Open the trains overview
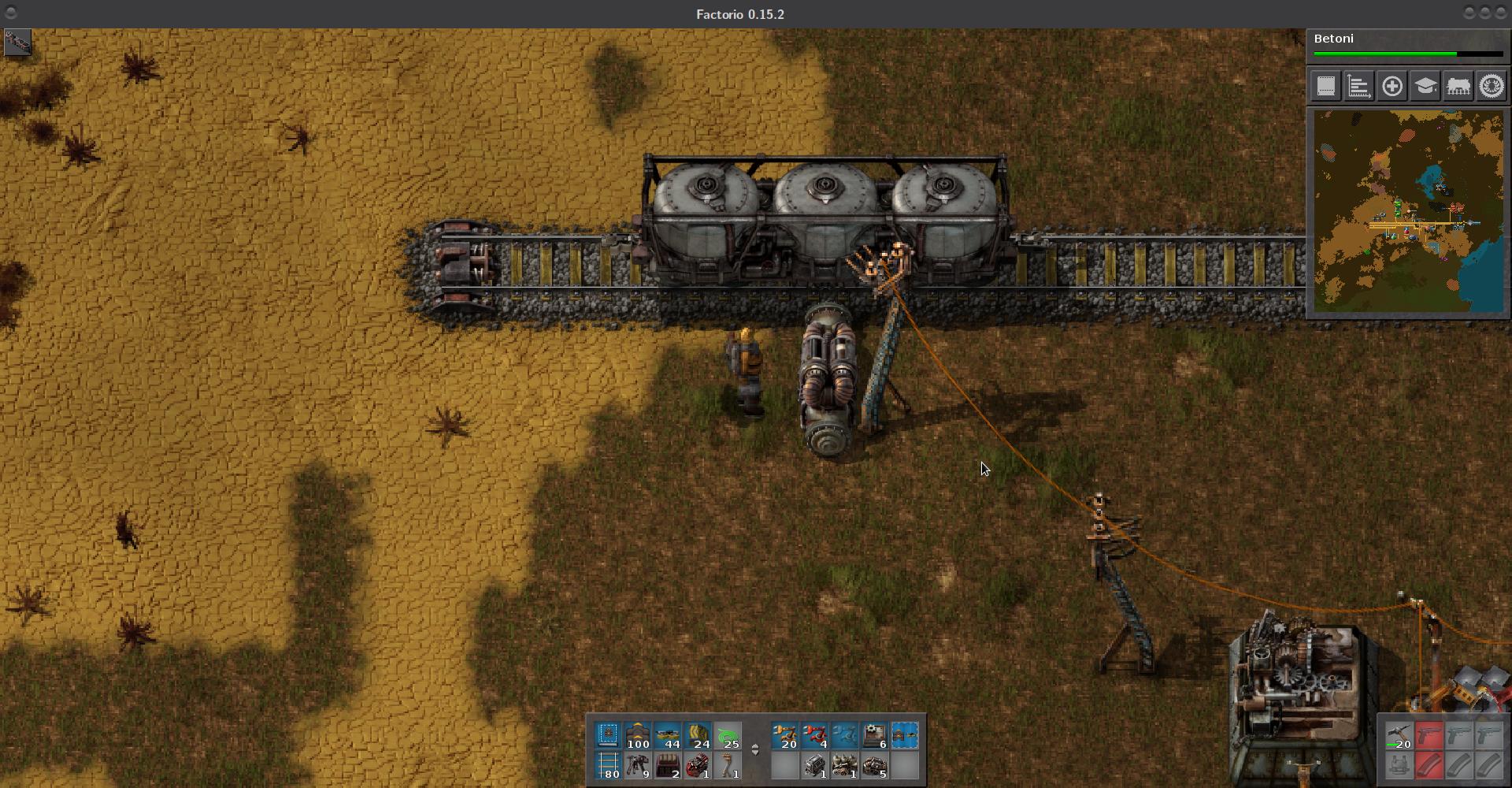The image size is (1512, 788). click(1458, 87)
